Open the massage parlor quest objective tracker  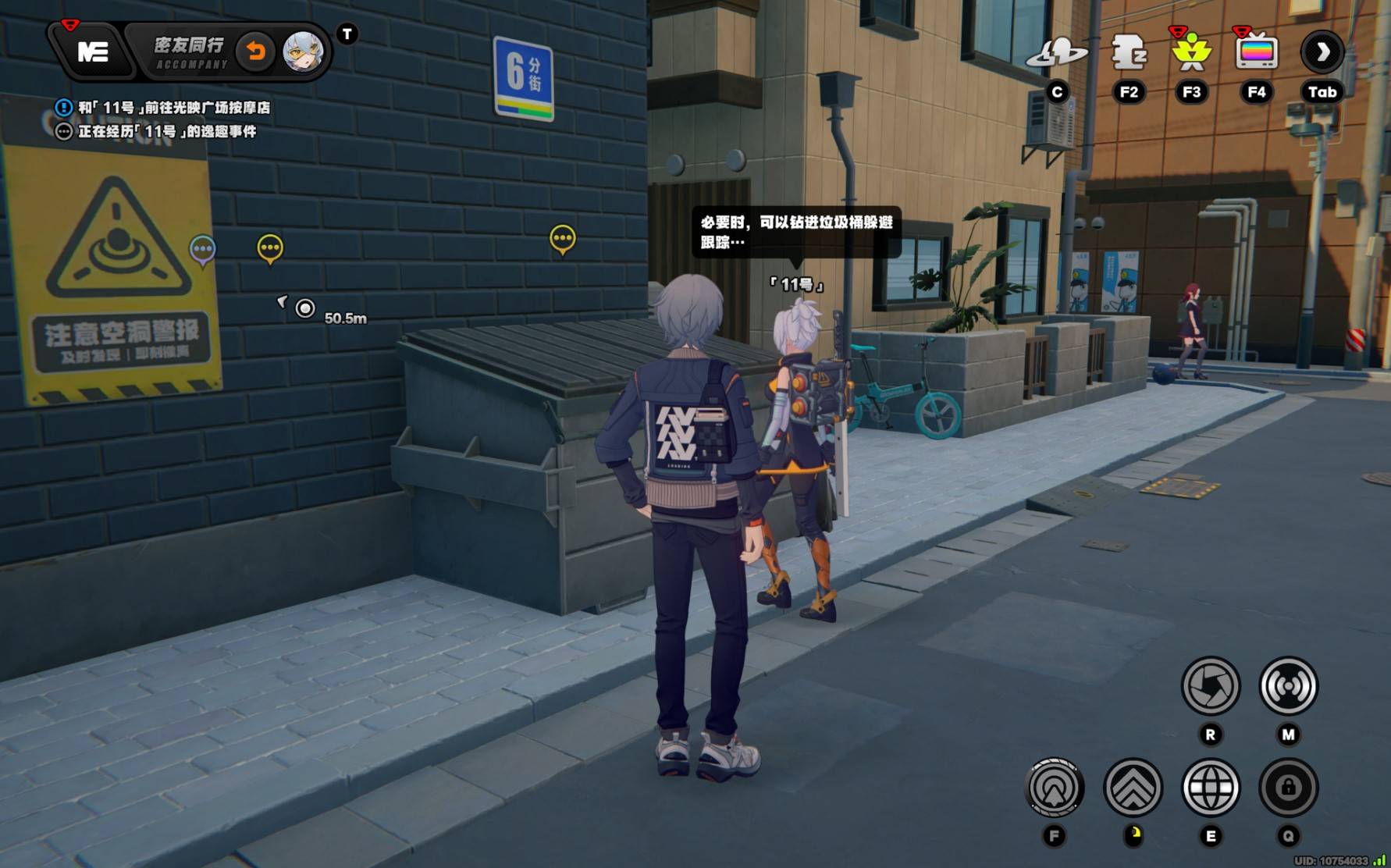pyautogui.click(x=173, y=108)
